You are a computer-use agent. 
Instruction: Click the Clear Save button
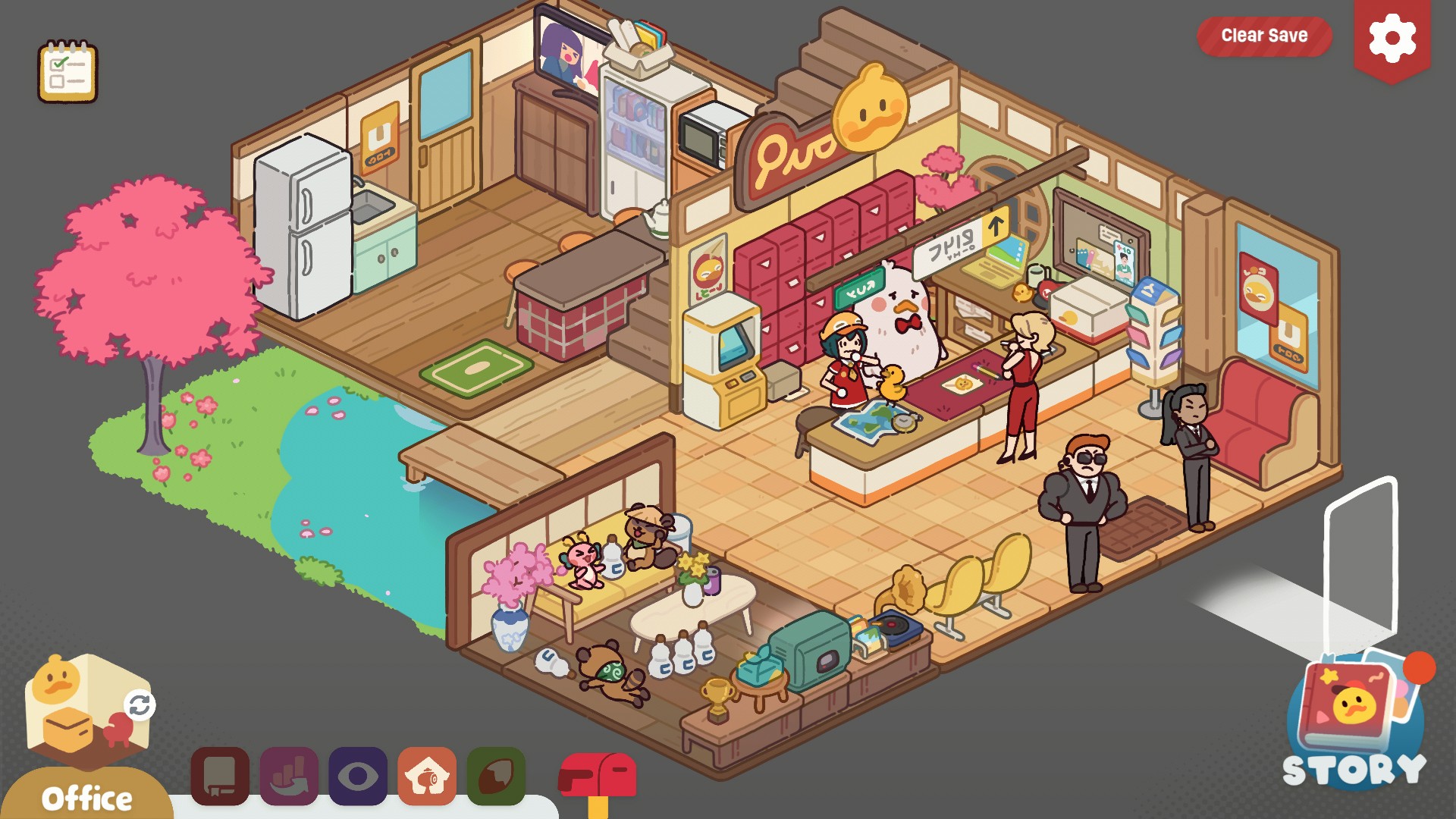coord(1263,36)
